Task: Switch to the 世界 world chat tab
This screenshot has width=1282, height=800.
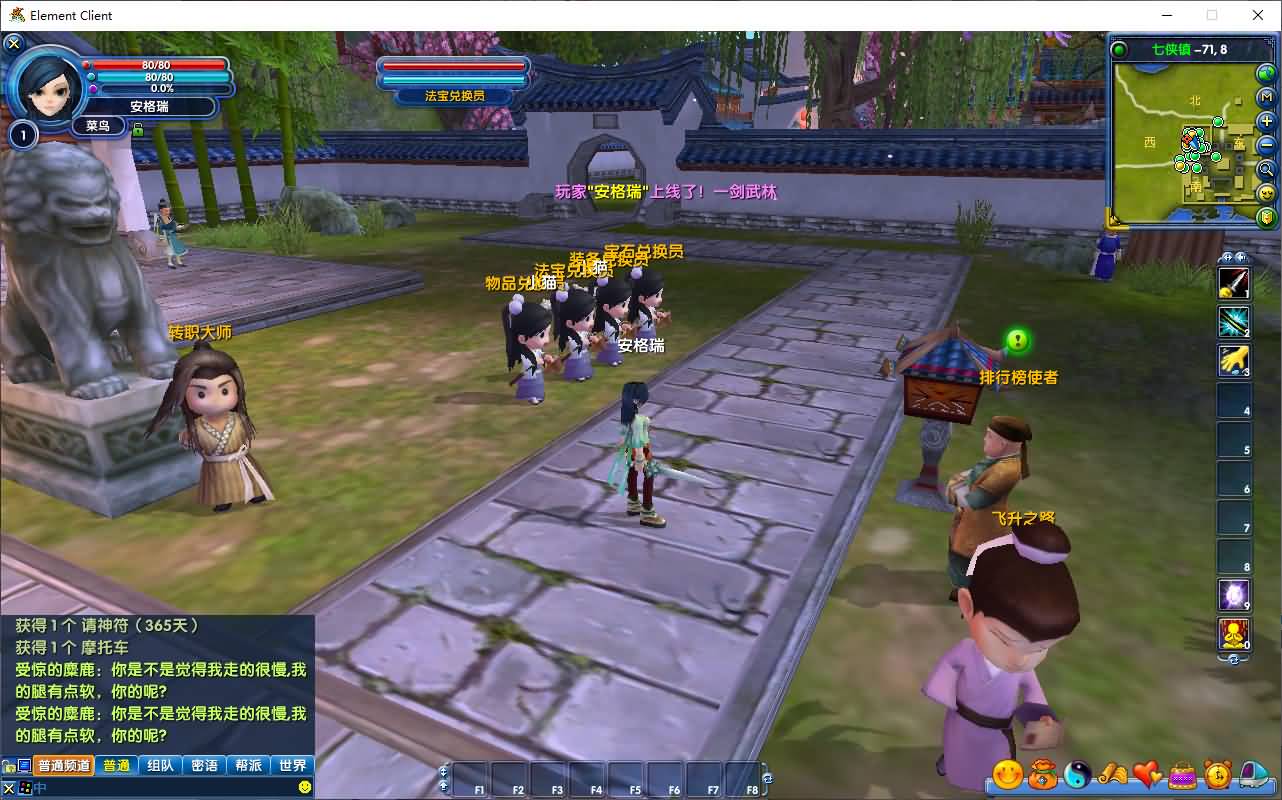Action: pos(292,765)
